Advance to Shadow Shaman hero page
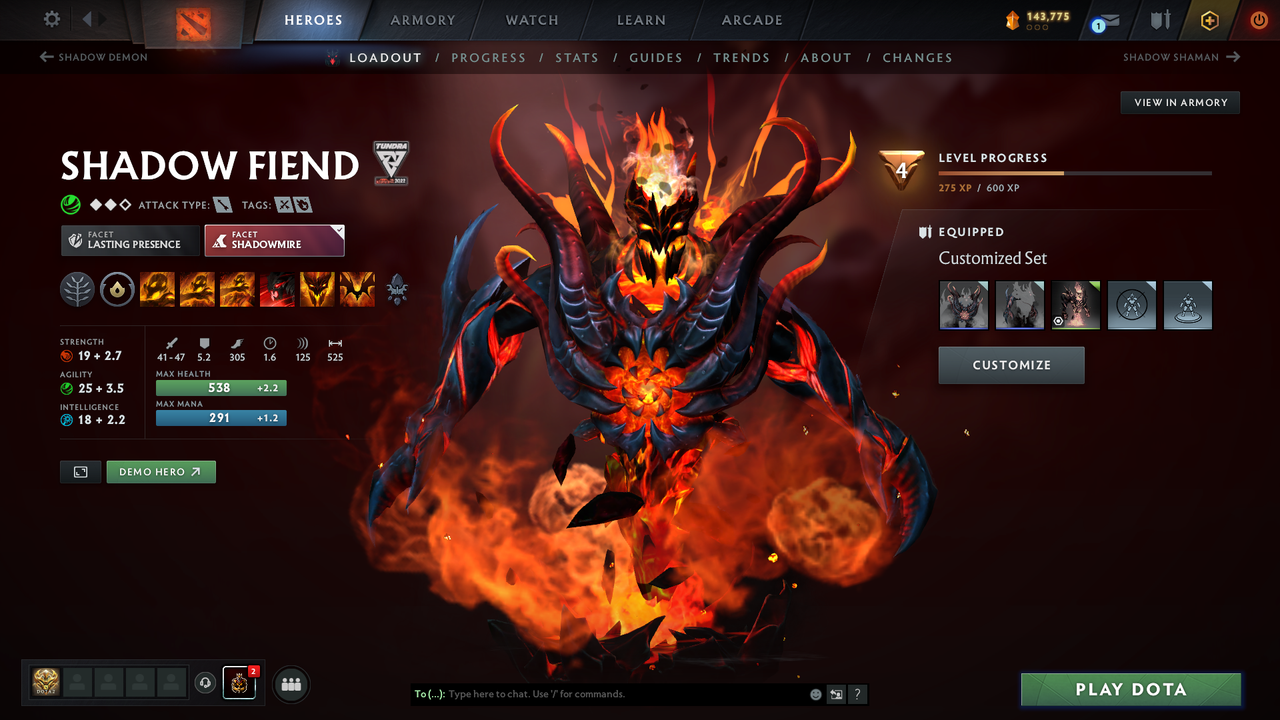The image size is (1280, 720). (1181, 57)
